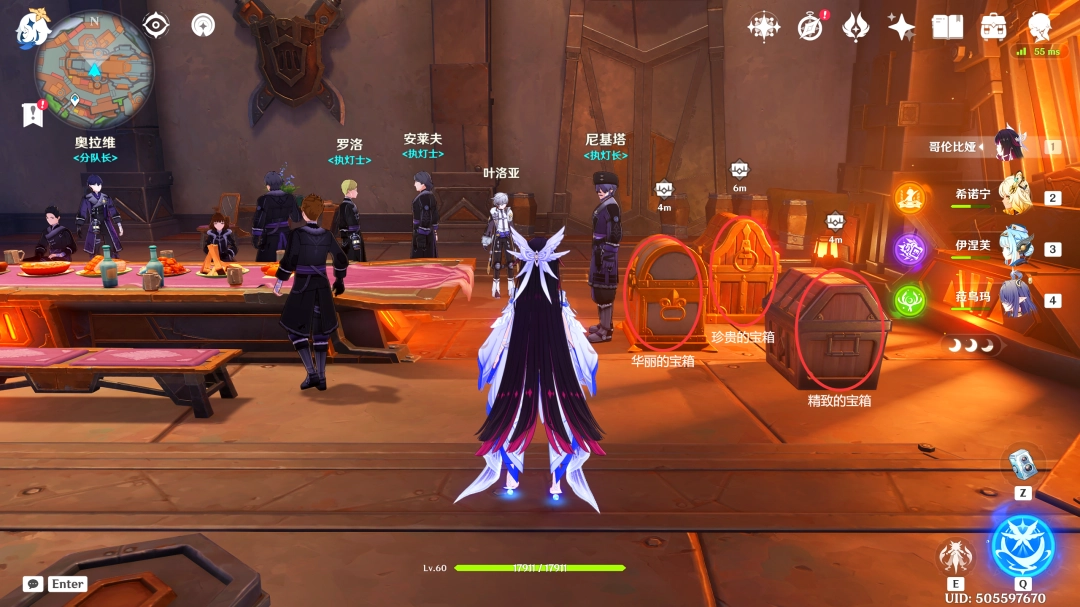The height and width of the screenshot is (607, 1080).
Task: Open the character profile head icon
Action: click(x=1040, y=27)
